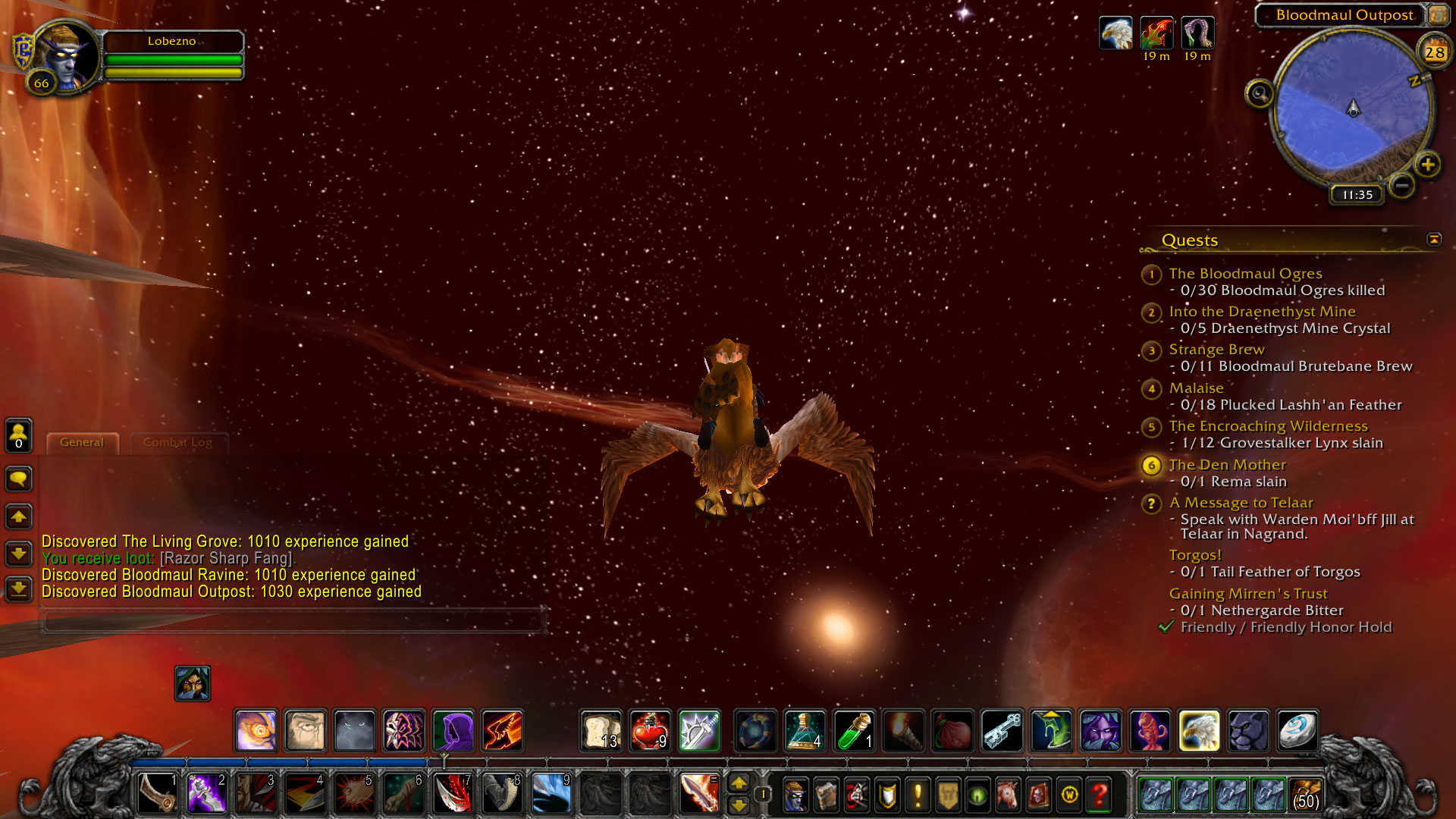
Task: Switch to the Combat Log chat tab
Action: pos(177,442)
